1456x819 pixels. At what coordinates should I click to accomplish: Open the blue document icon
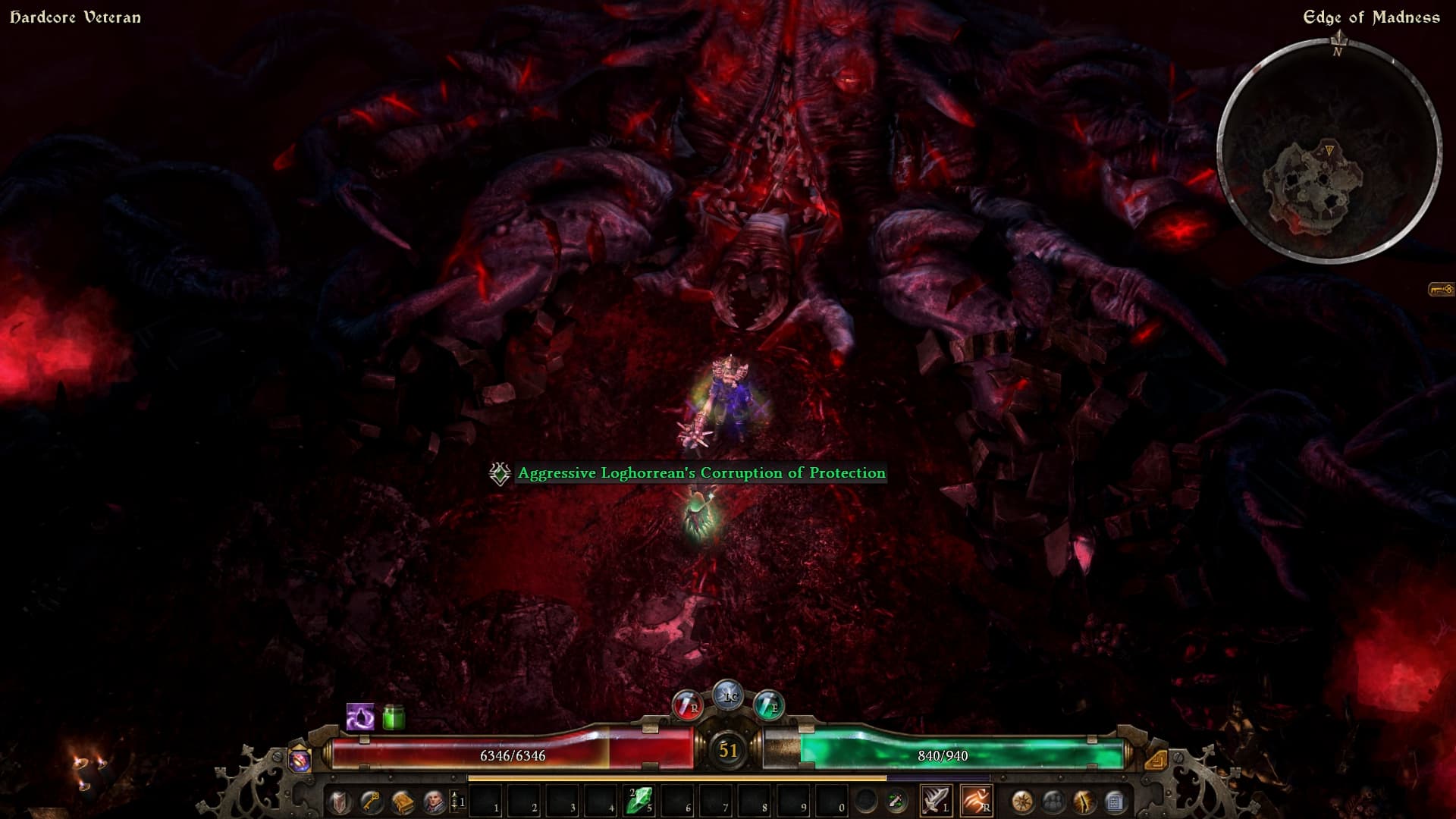(1115, 801)
